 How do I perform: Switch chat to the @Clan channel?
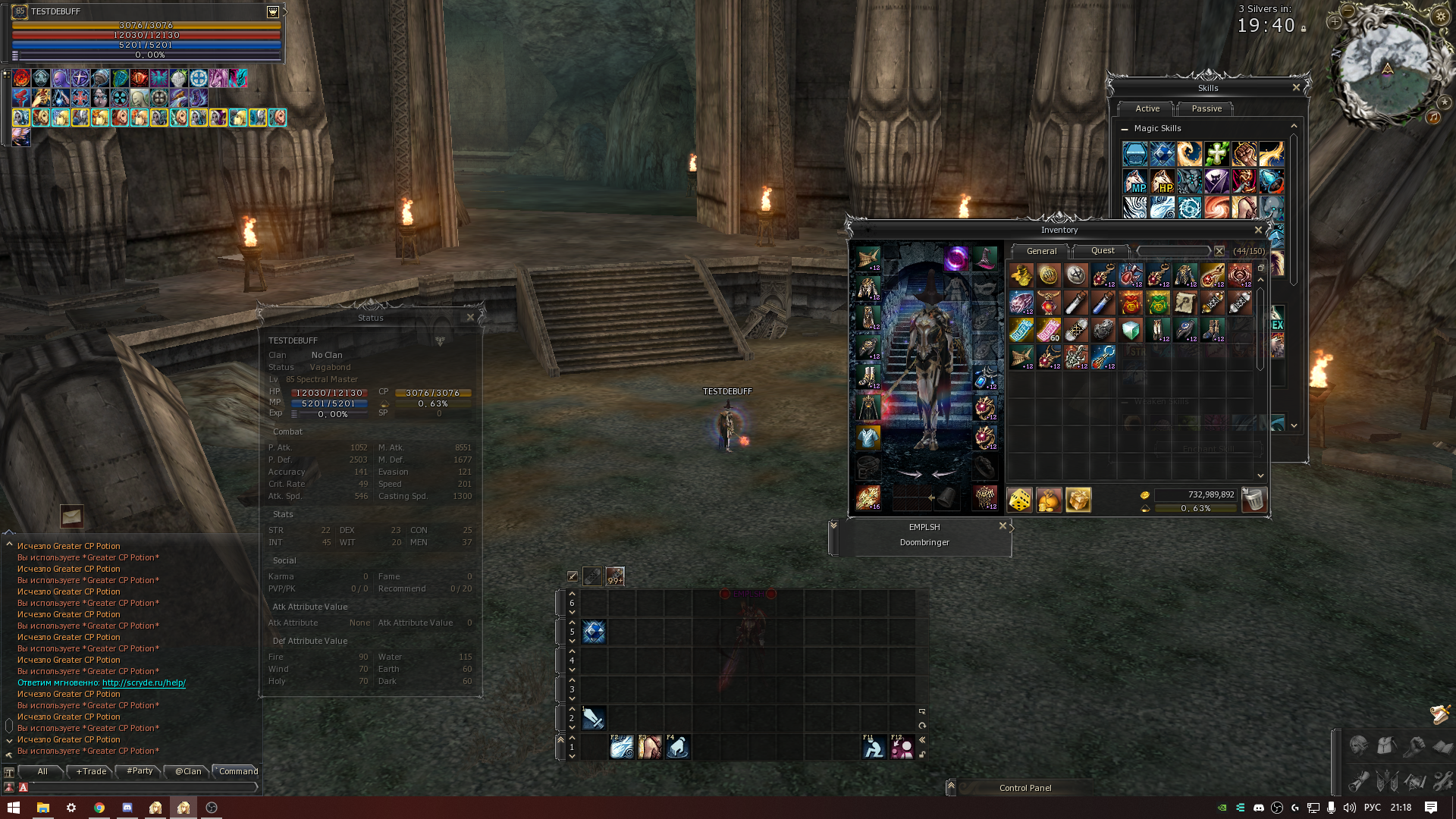point(188,771)
